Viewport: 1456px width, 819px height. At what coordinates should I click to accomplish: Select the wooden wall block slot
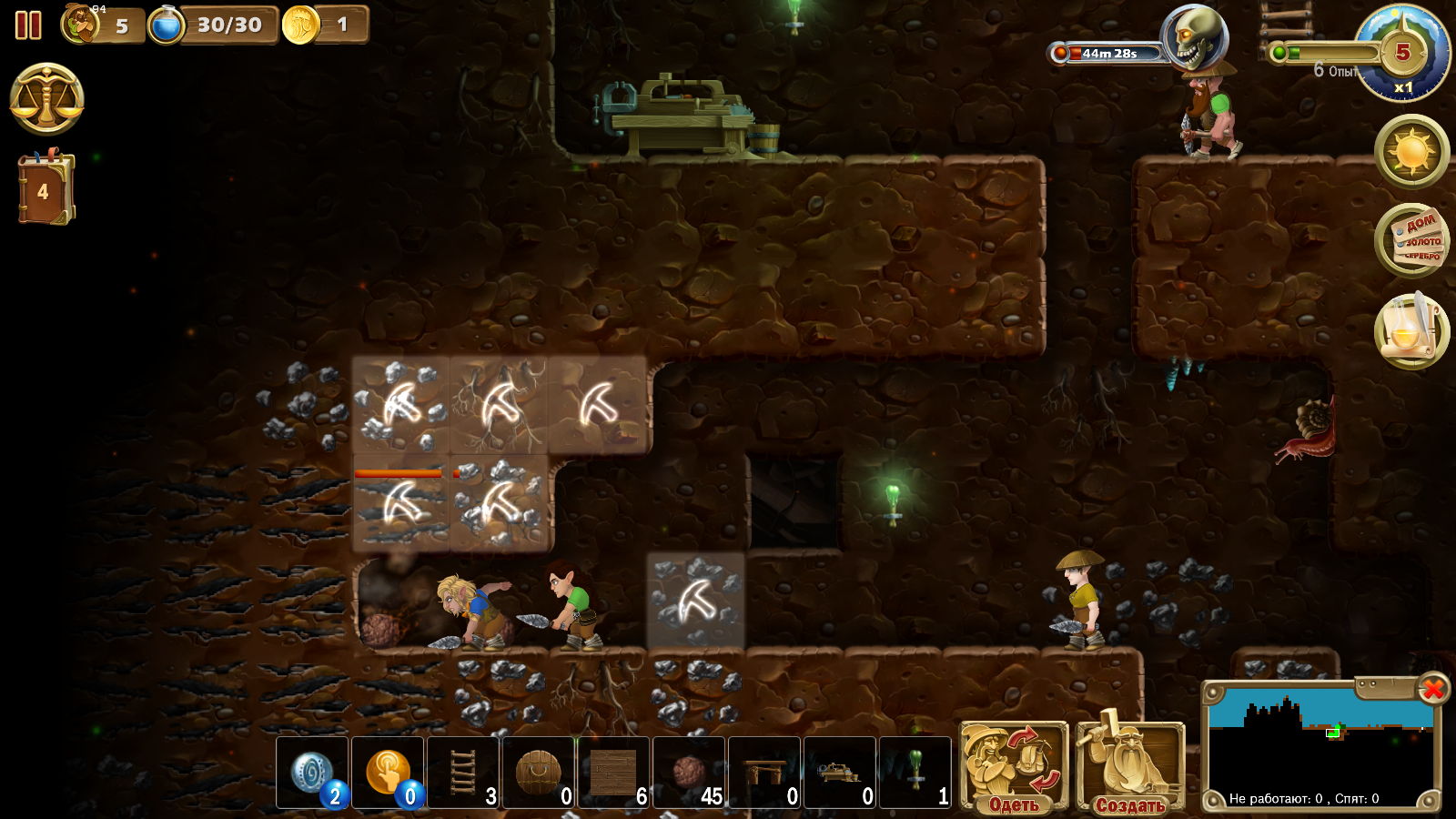(614, 773)
